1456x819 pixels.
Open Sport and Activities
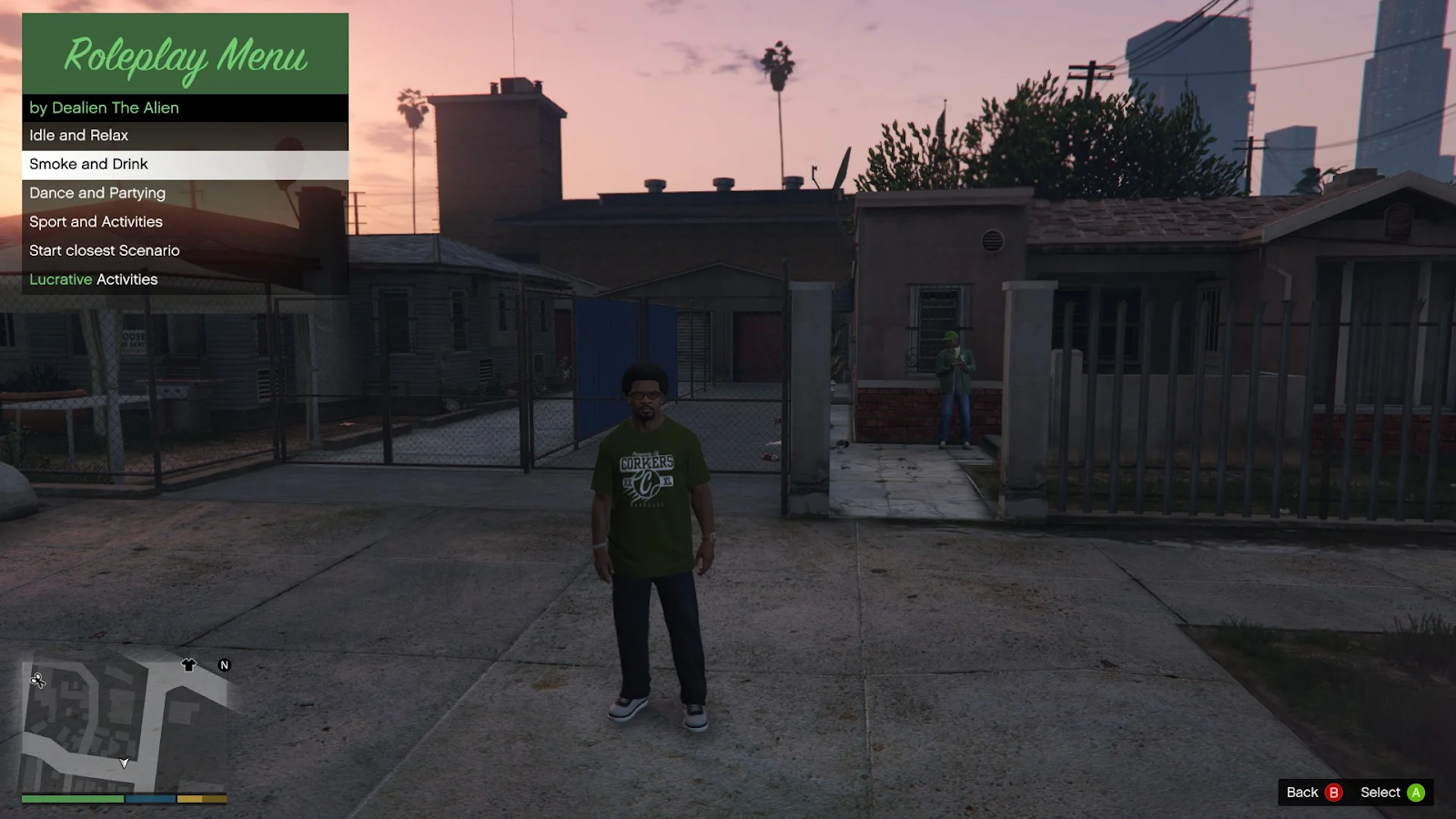click(x=184, y=222)
